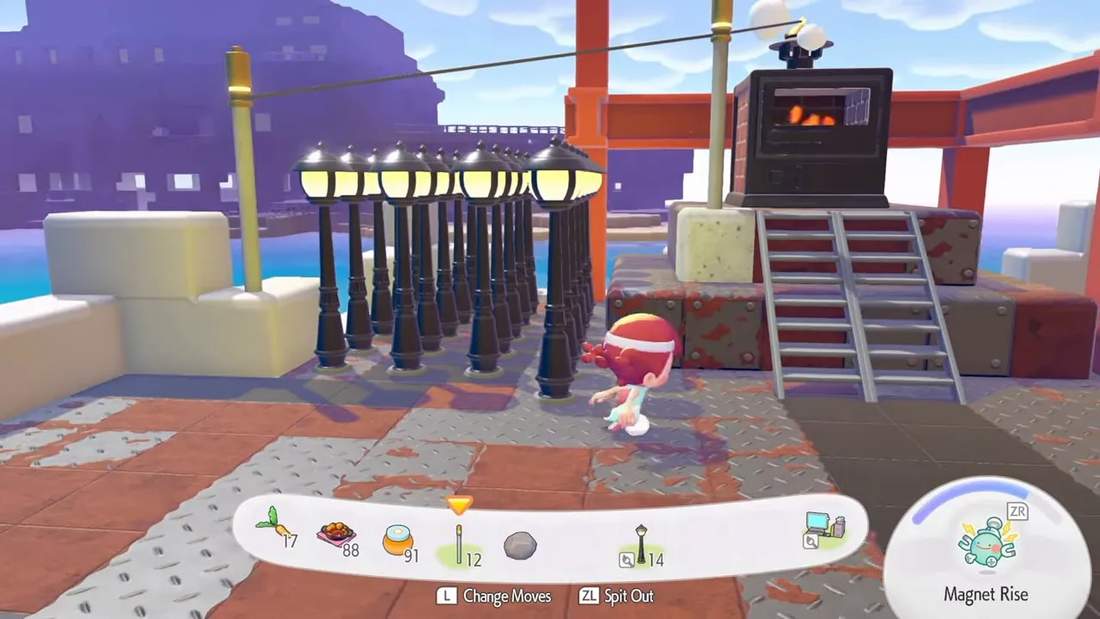Select the computer desk item slot
The height and width of the screenshot is (619, 1100).
(823, 532)
